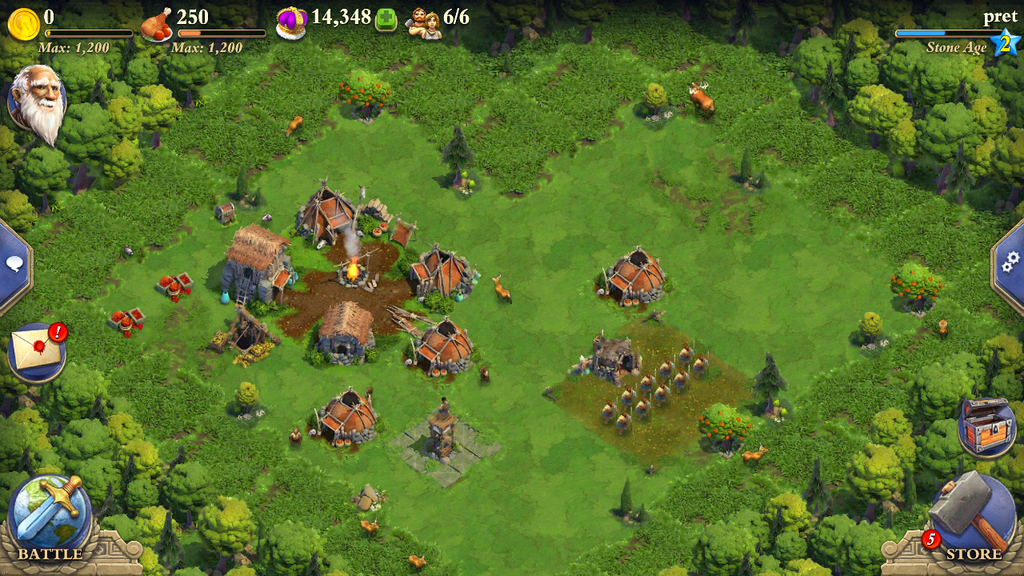Open the Battle menu
This screenshot has height=576, width=1024.
coord(50,517)
